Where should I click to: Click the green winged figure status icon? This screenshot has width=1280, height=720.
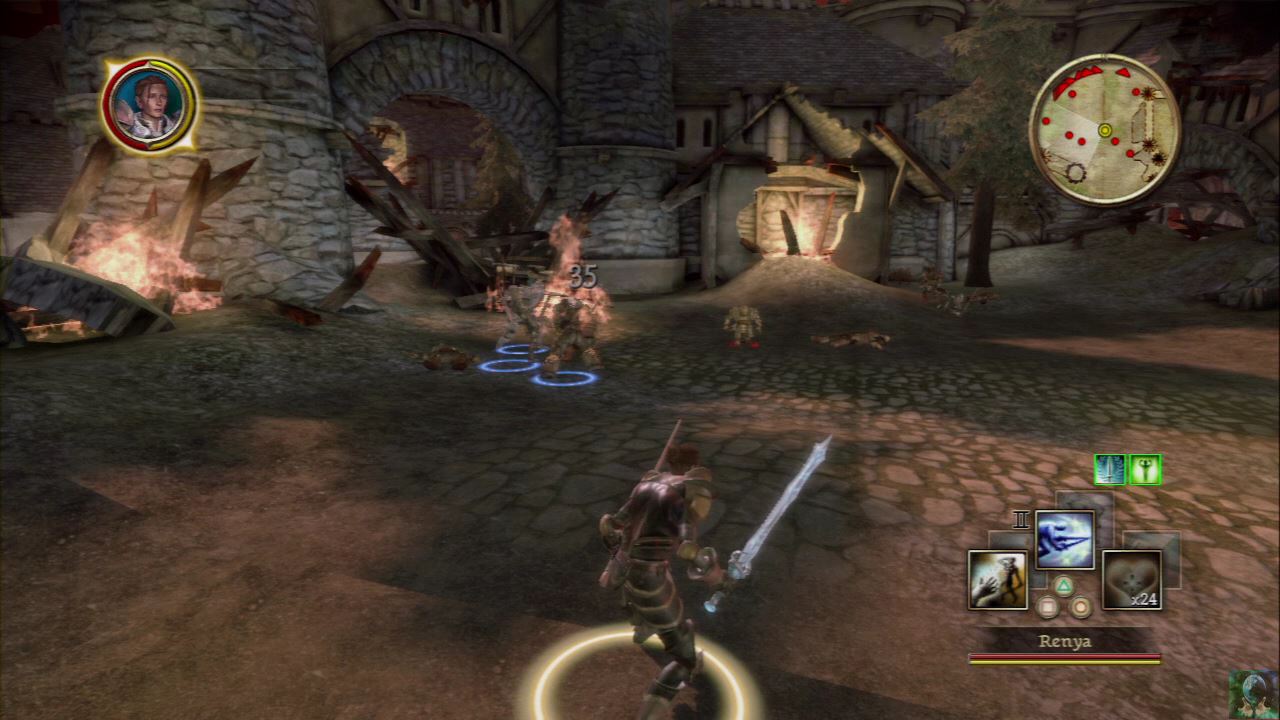pos(1145,469)
